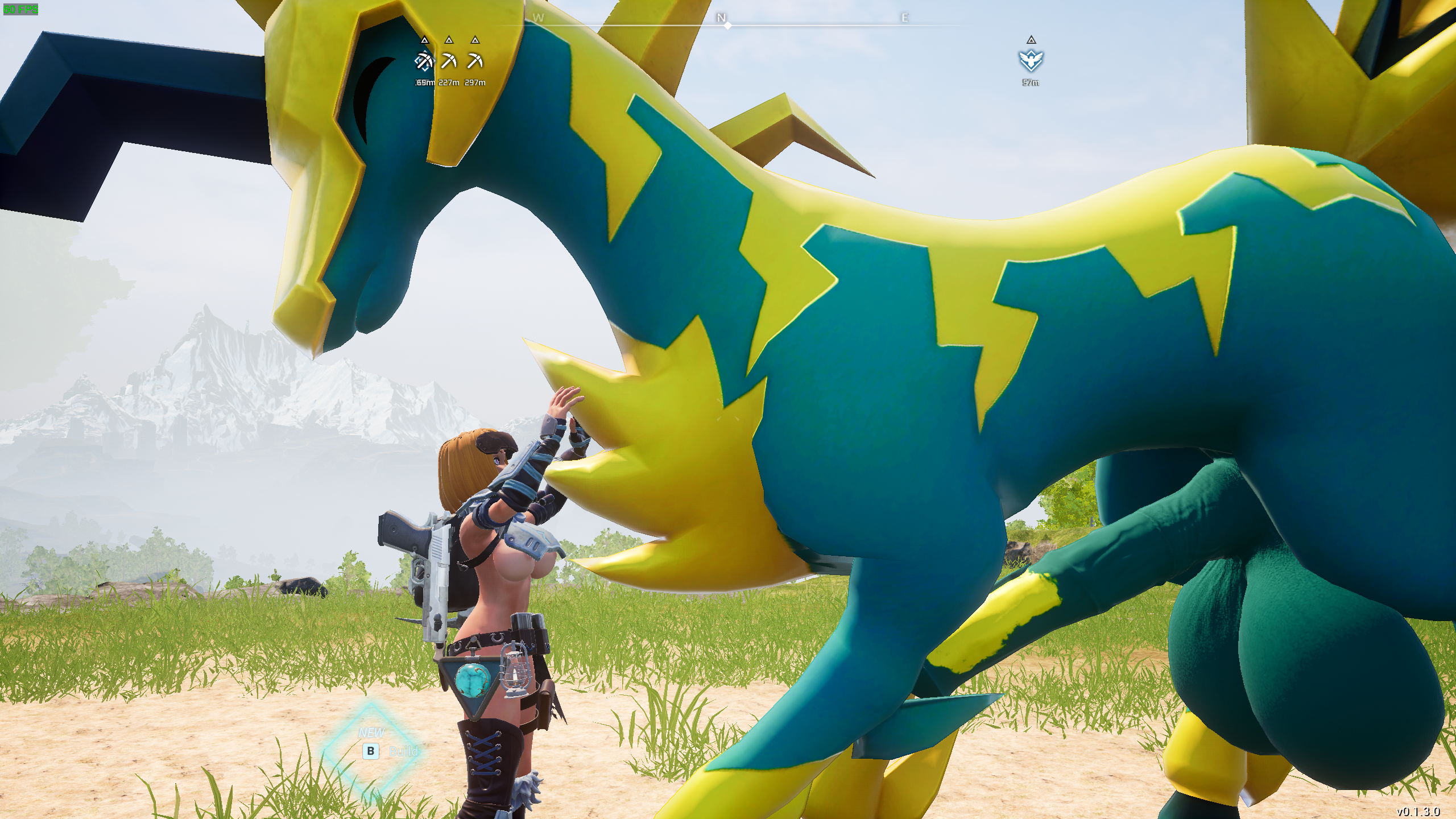1456x819 pixels.
Task: Click the nearest pickaxe marker at 69m
Action: (x=424, y=60)
